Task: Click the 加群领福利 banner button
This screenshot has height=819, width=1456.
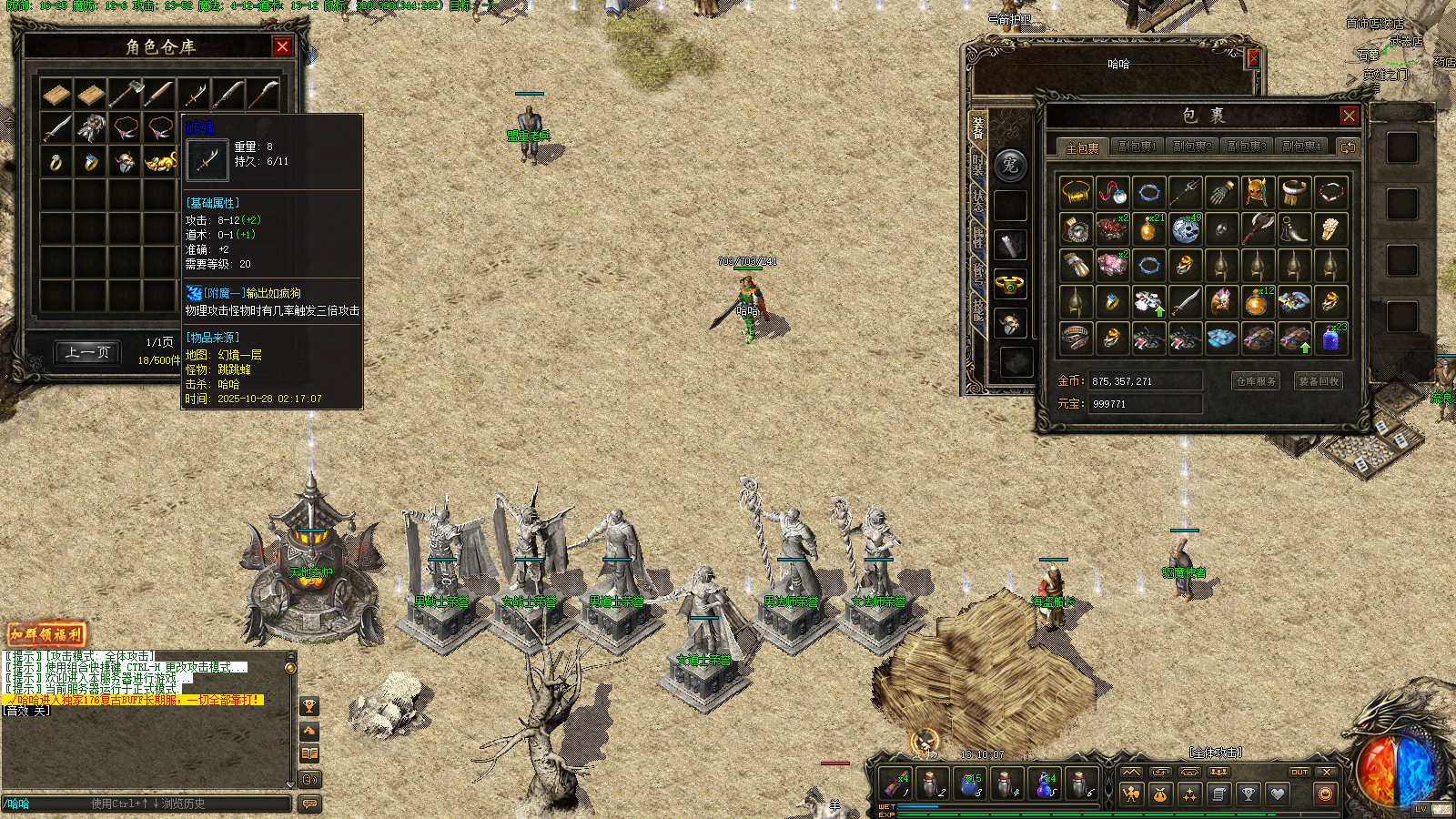Action: point(46,634)
